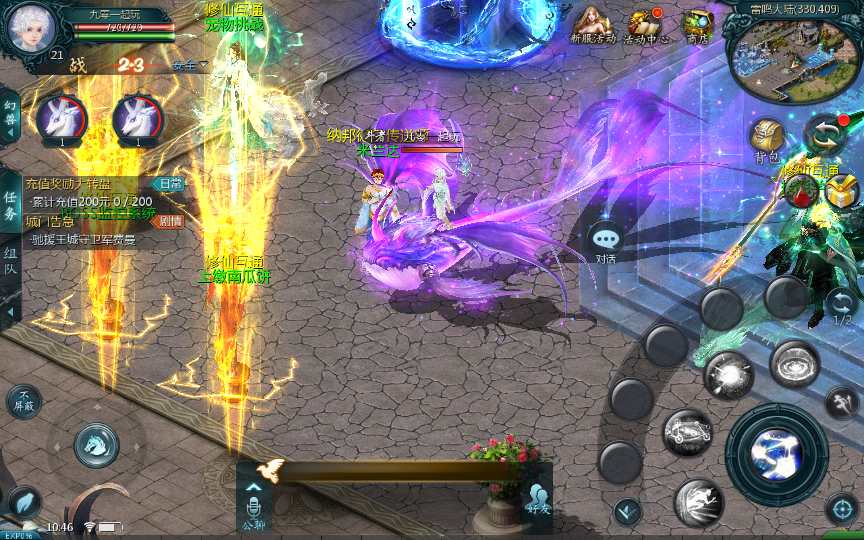
Task: Open the 商店 shop
Action: 697,25
